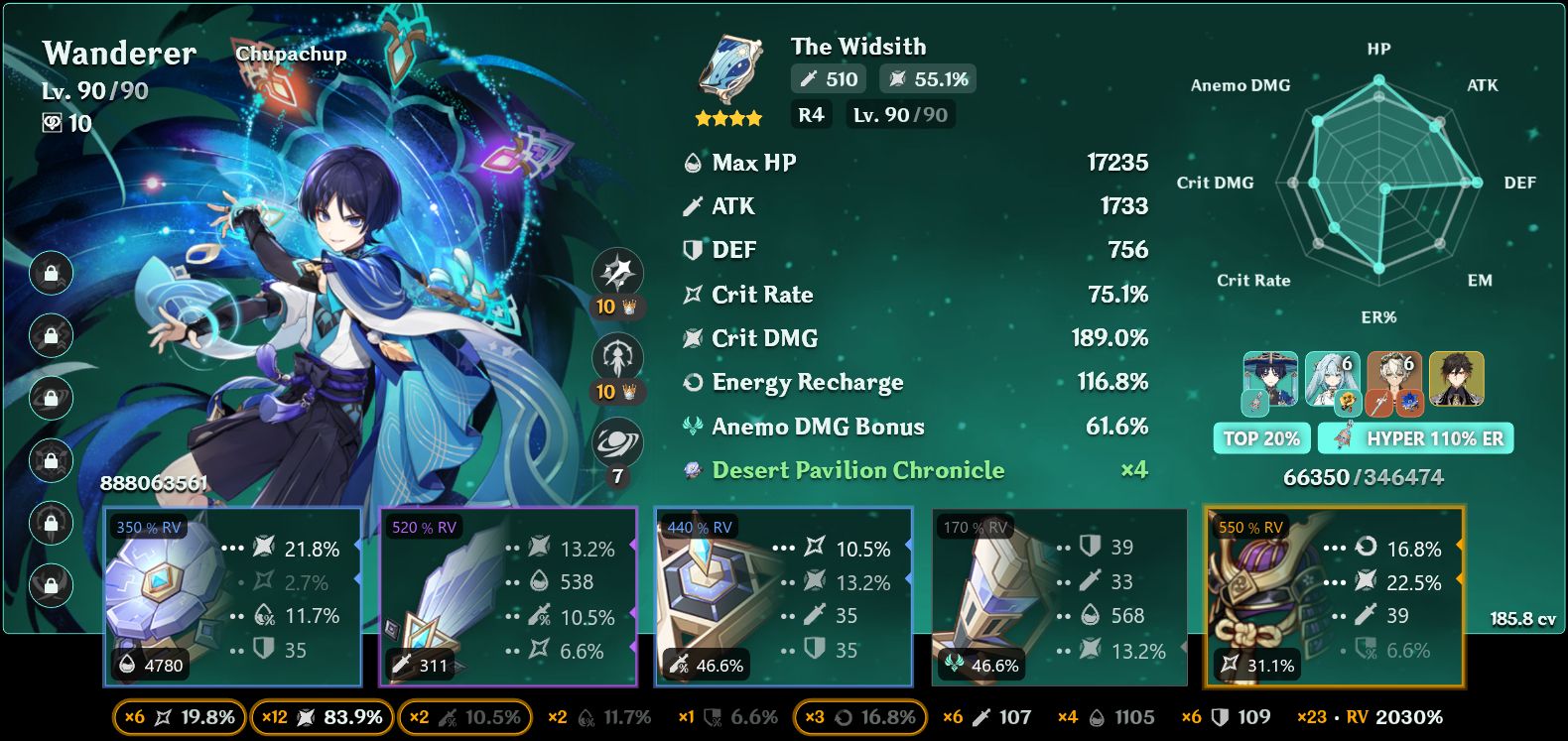
Task: Select the Energy Recharge 16.8% substat chip
Action: (x=859, y=717)
